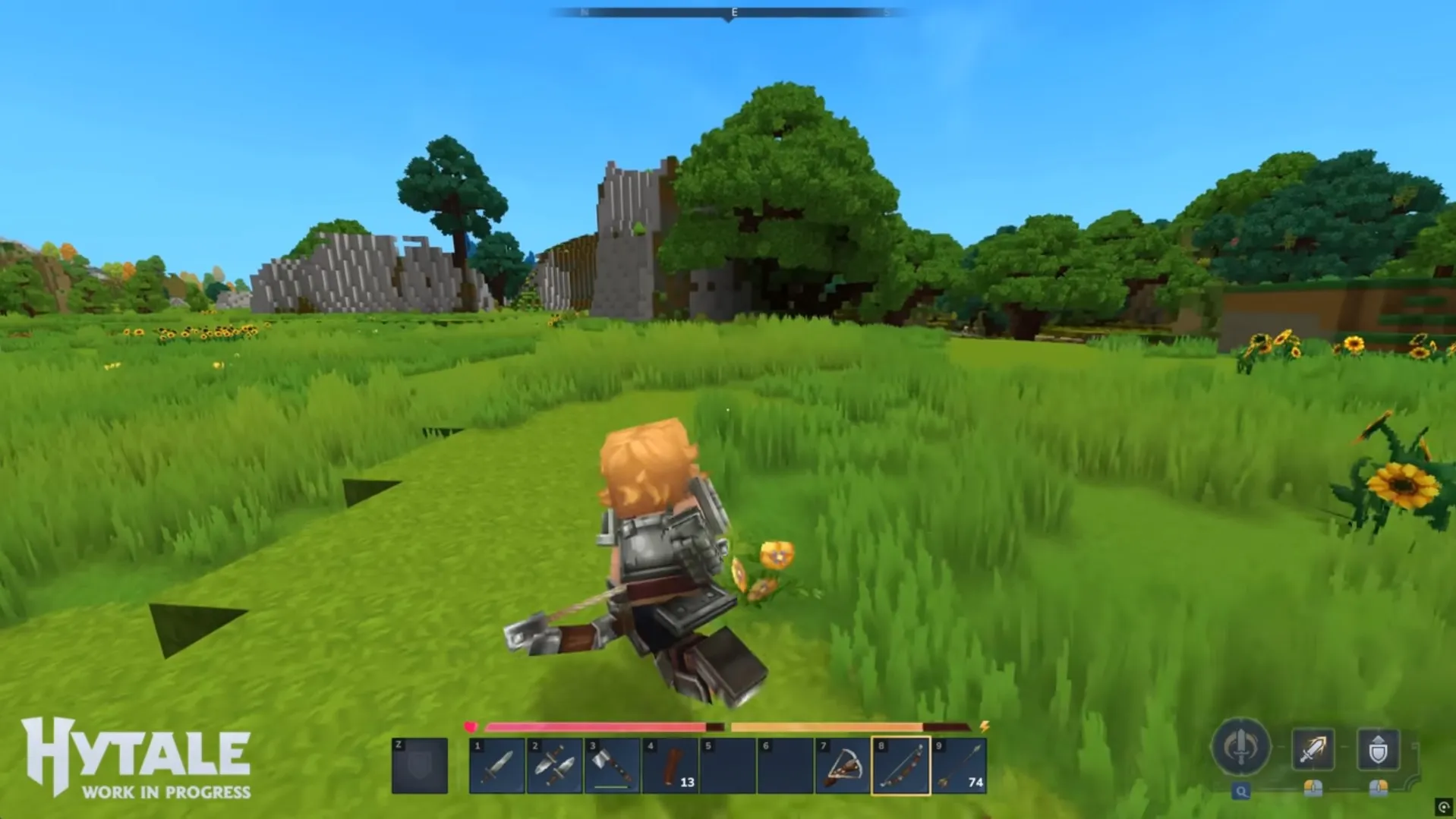Click the small corner overlay icon
Screen dimensions: 1456x819
(x=1444, y=807)
